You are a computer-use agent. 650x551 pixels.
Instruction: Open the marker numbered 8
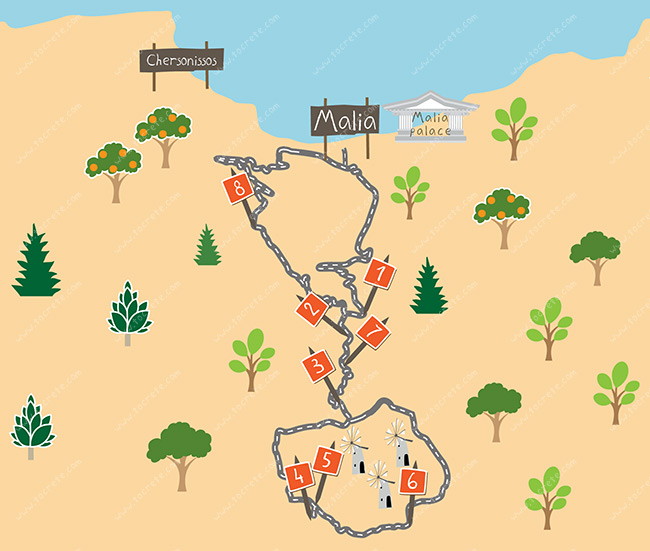pos(238,187)
